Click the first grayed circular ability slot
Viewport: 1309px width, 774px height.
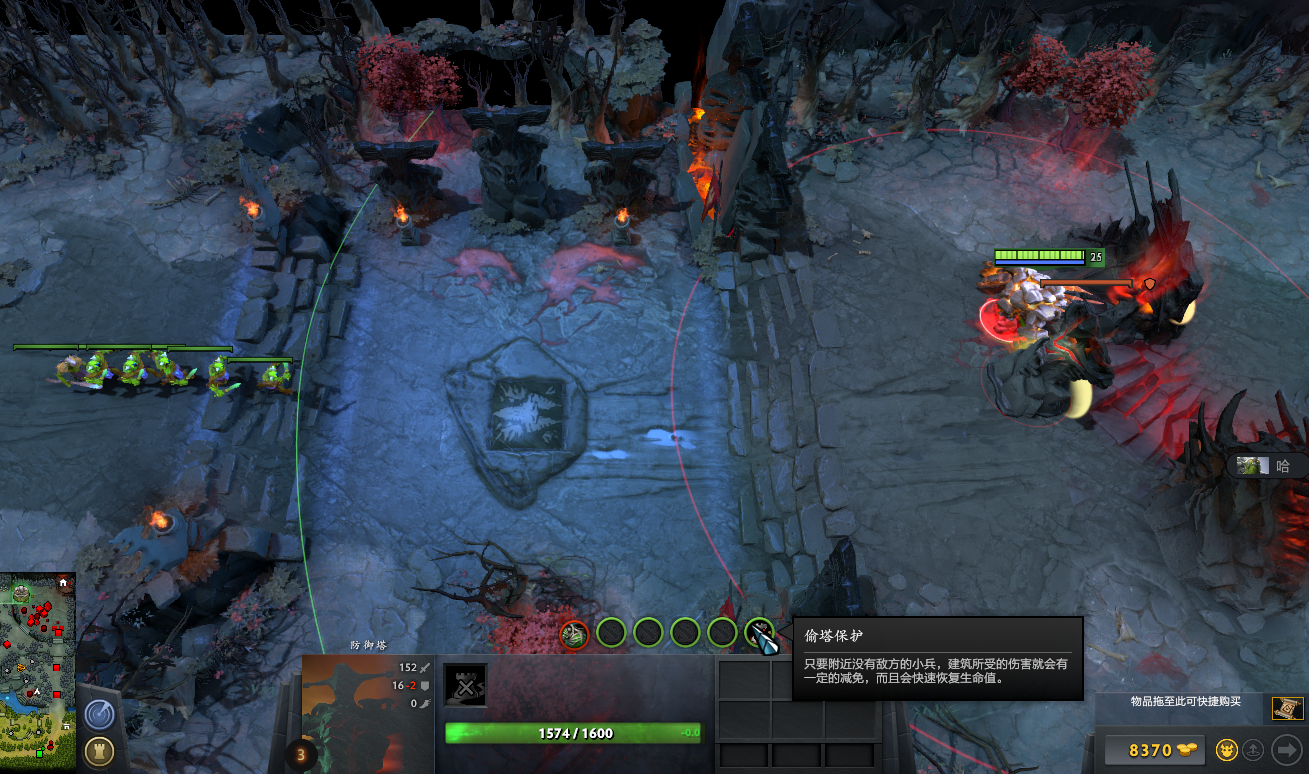coord(611,634)
